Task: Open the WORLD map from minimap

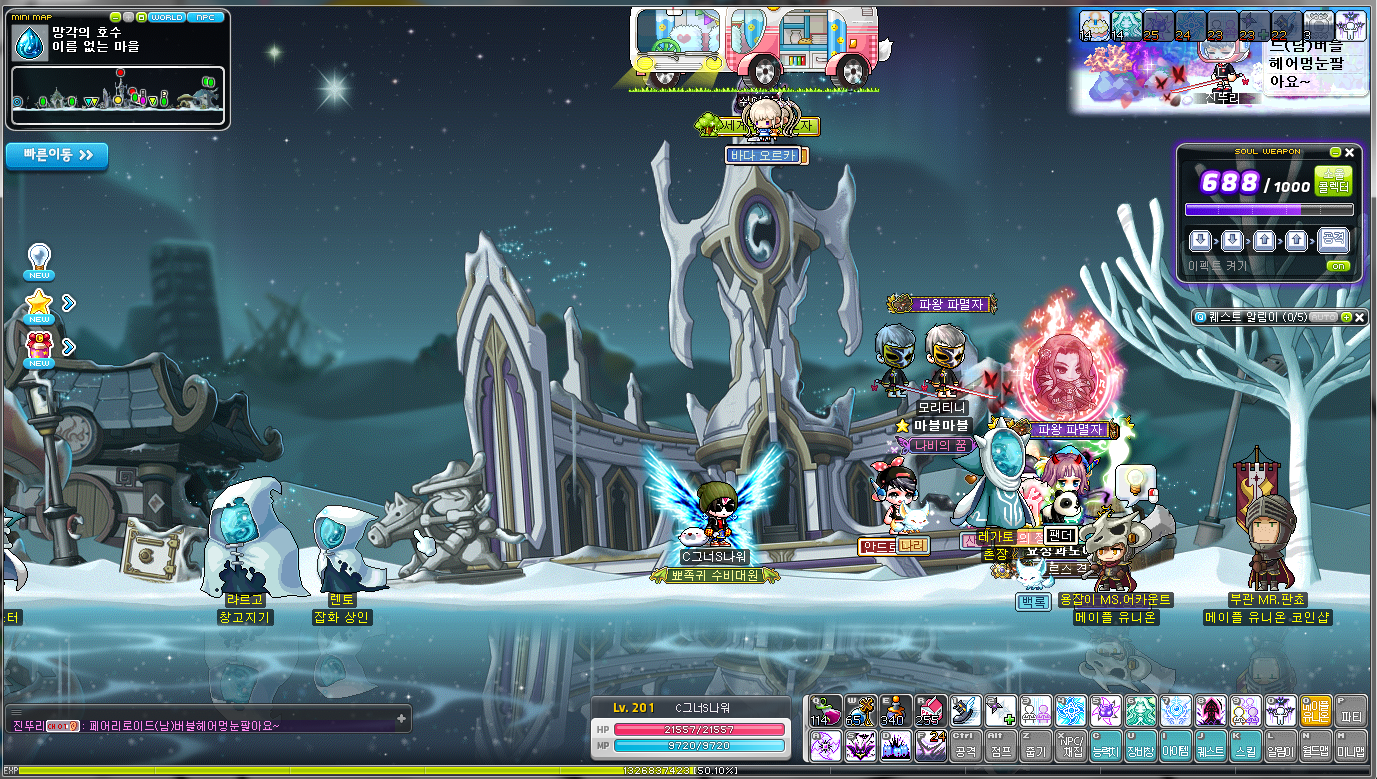Action: [166, 17]
